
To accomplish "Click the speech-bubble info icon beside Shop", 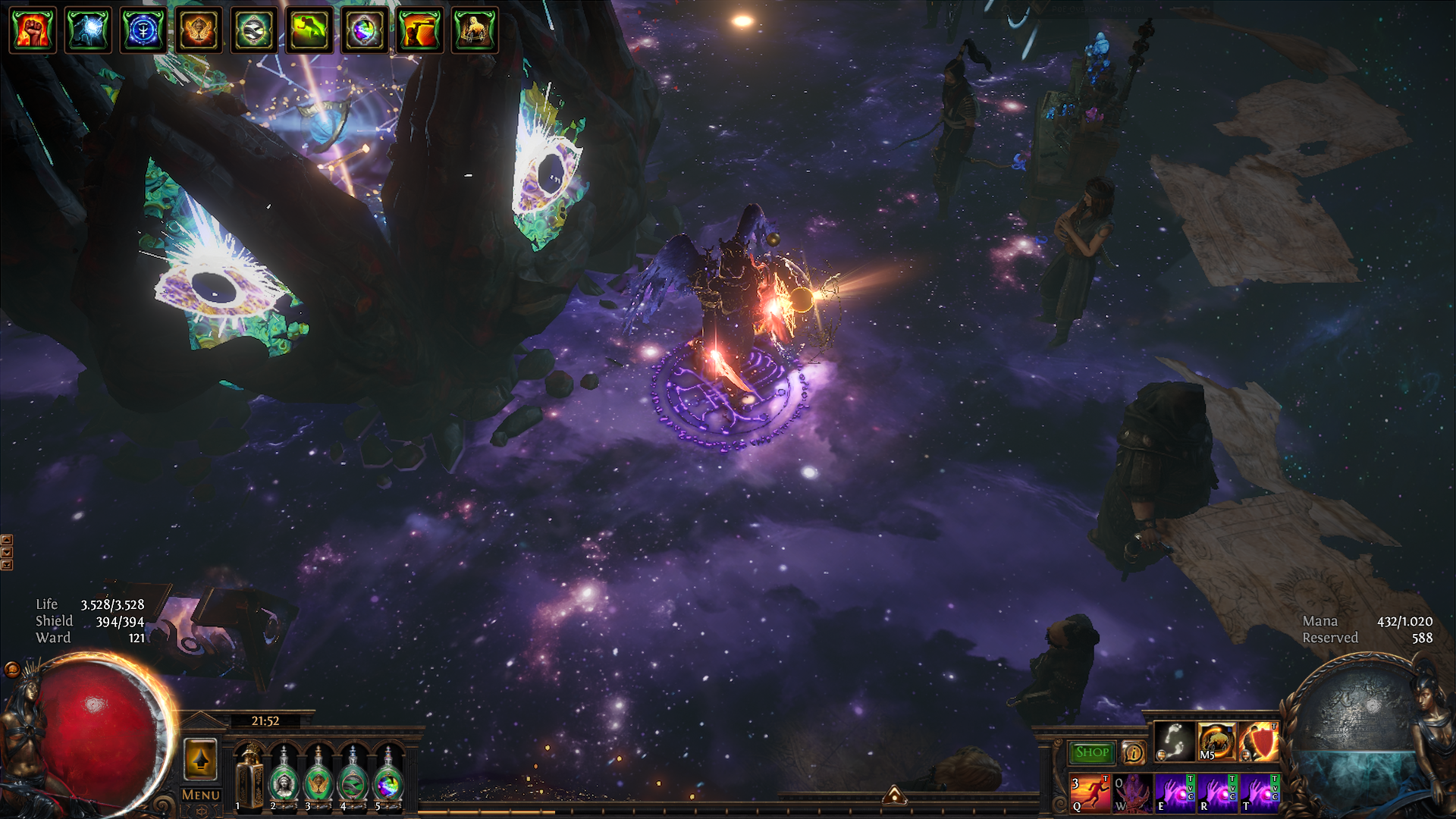I will click(x=1133, y=752).
